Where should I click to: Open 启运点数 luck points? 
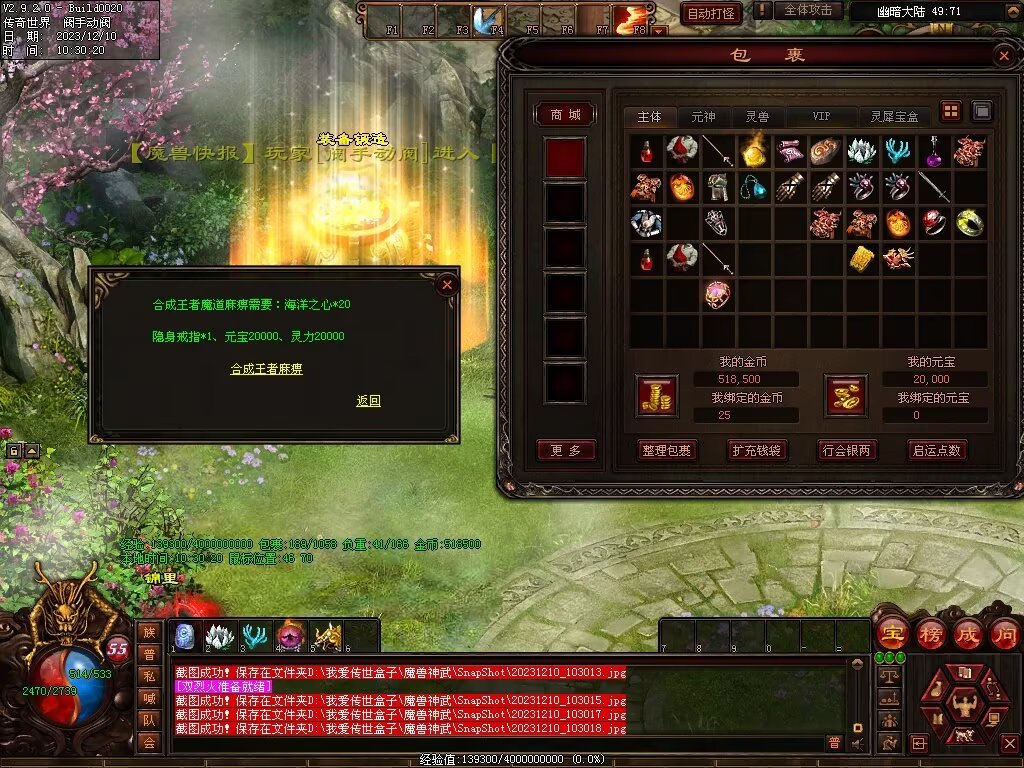click(x=936, y=450)
